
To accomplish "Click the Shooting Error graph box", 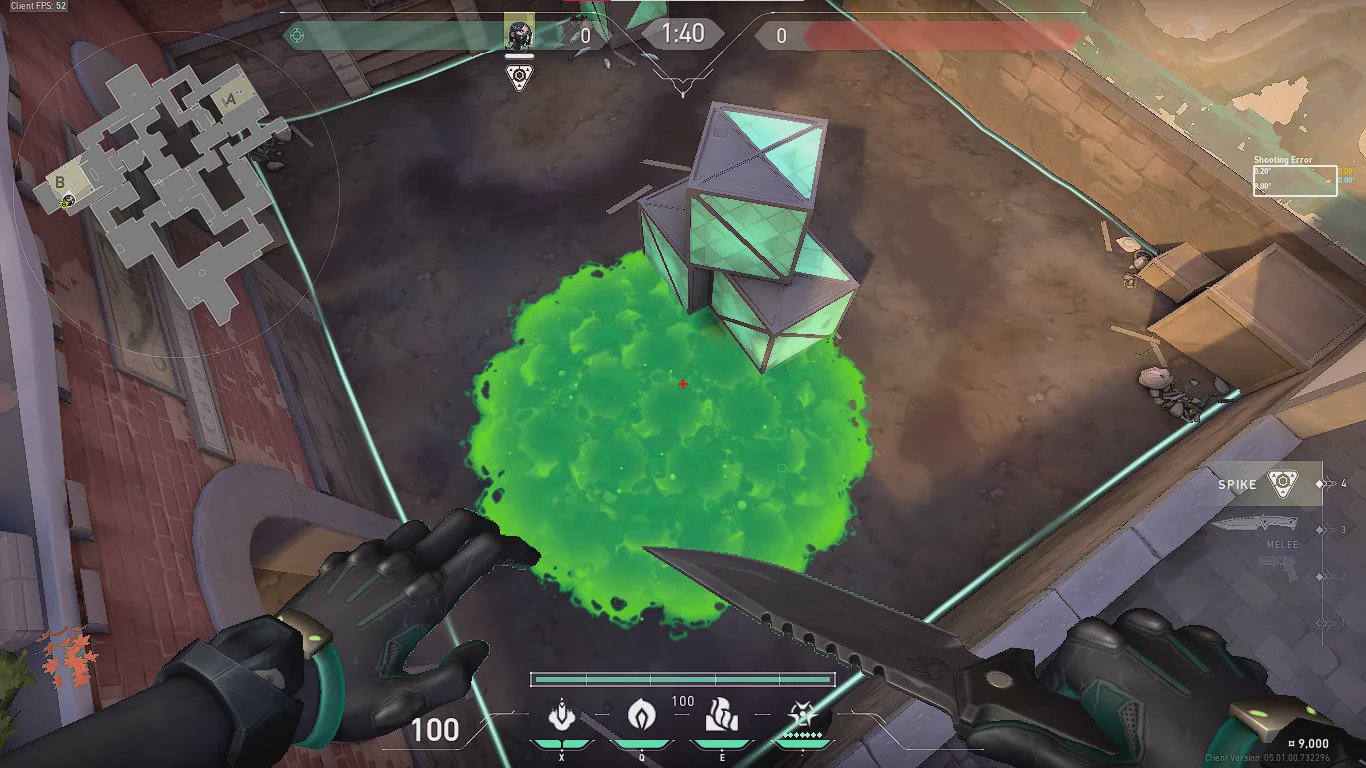I will (x=1295, y=180).
